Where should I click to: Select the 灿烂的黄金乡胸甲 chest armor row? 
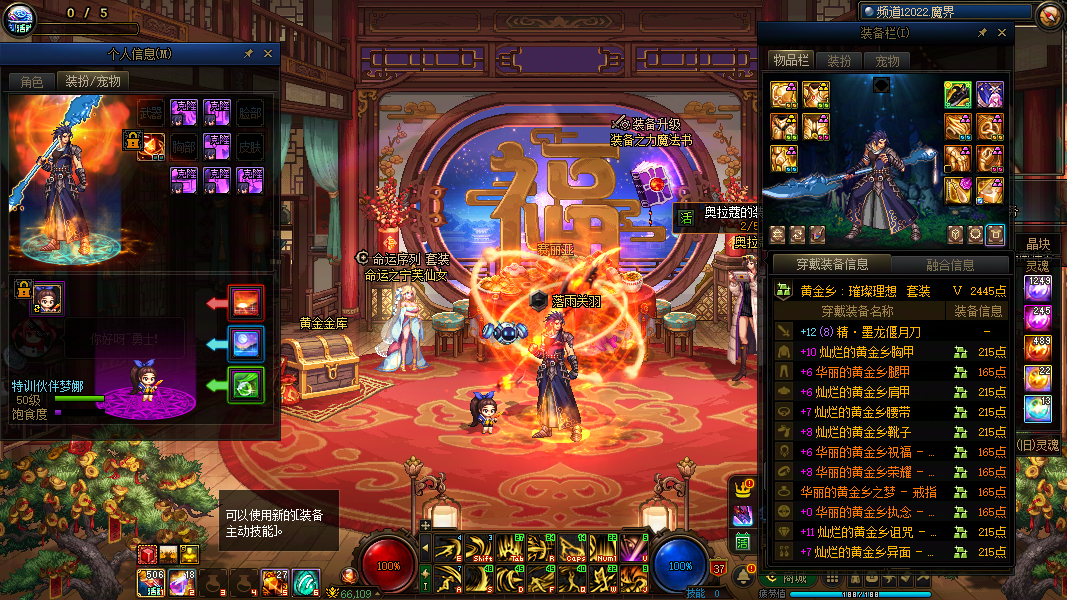pyautogui.click(x=890, y=352)
